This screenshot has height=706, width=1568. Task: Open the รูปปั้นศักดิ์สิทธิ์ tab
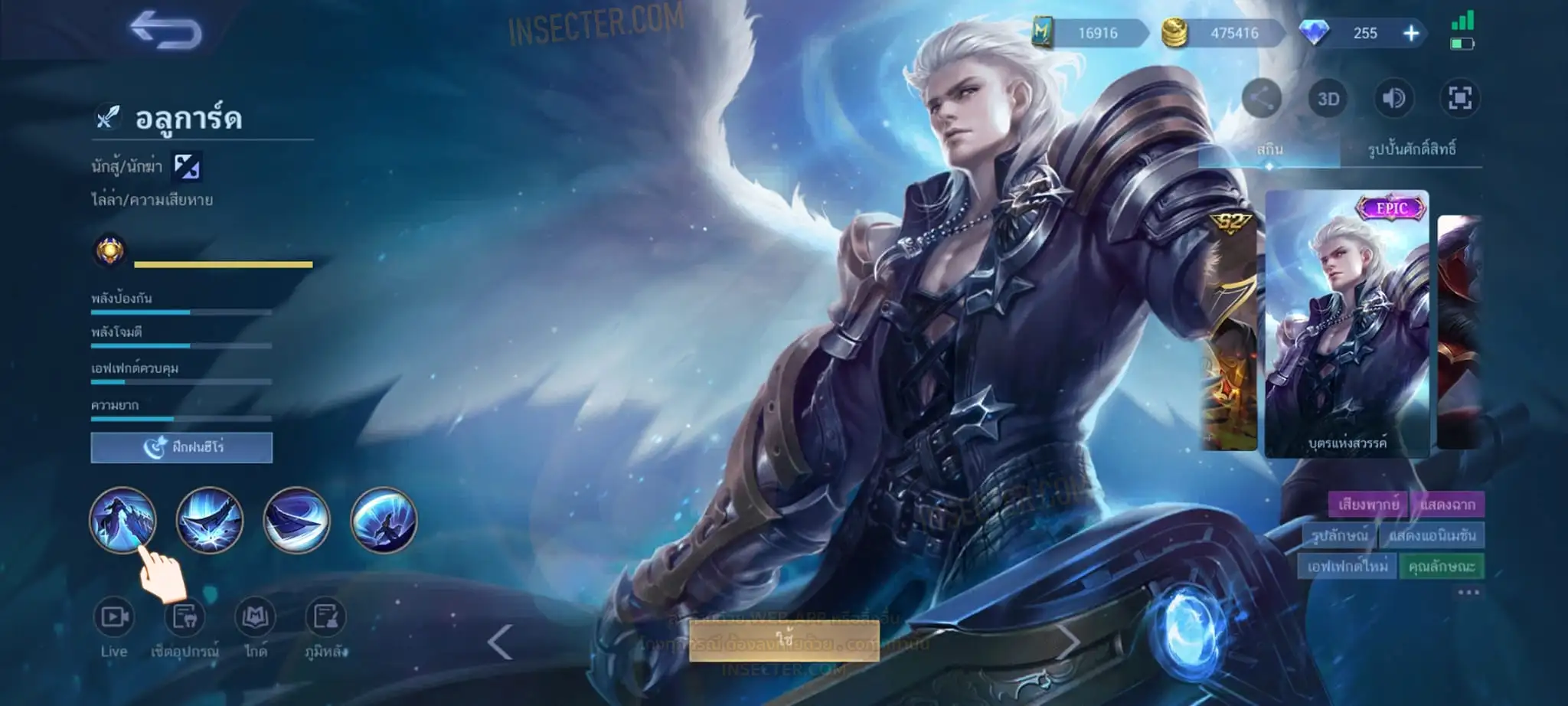pos(1411,149)
